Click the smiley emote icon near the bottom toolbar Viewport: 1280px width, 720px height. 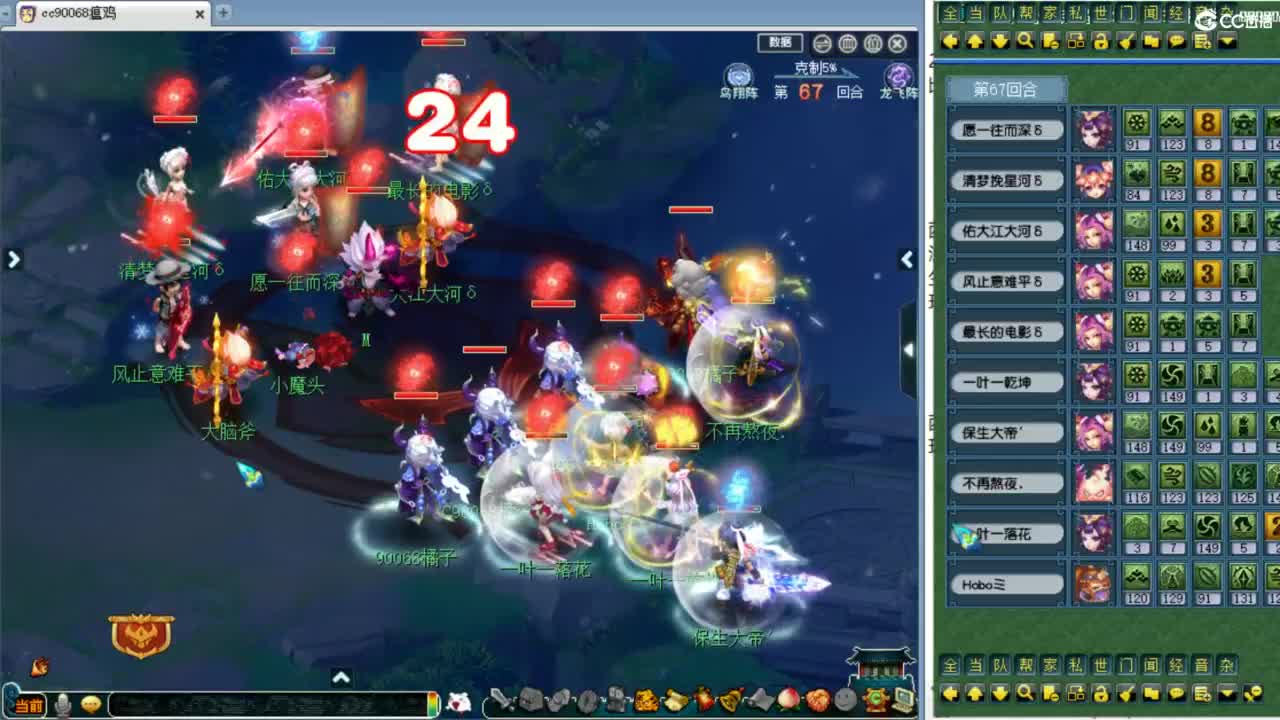[x=90, y=703]
